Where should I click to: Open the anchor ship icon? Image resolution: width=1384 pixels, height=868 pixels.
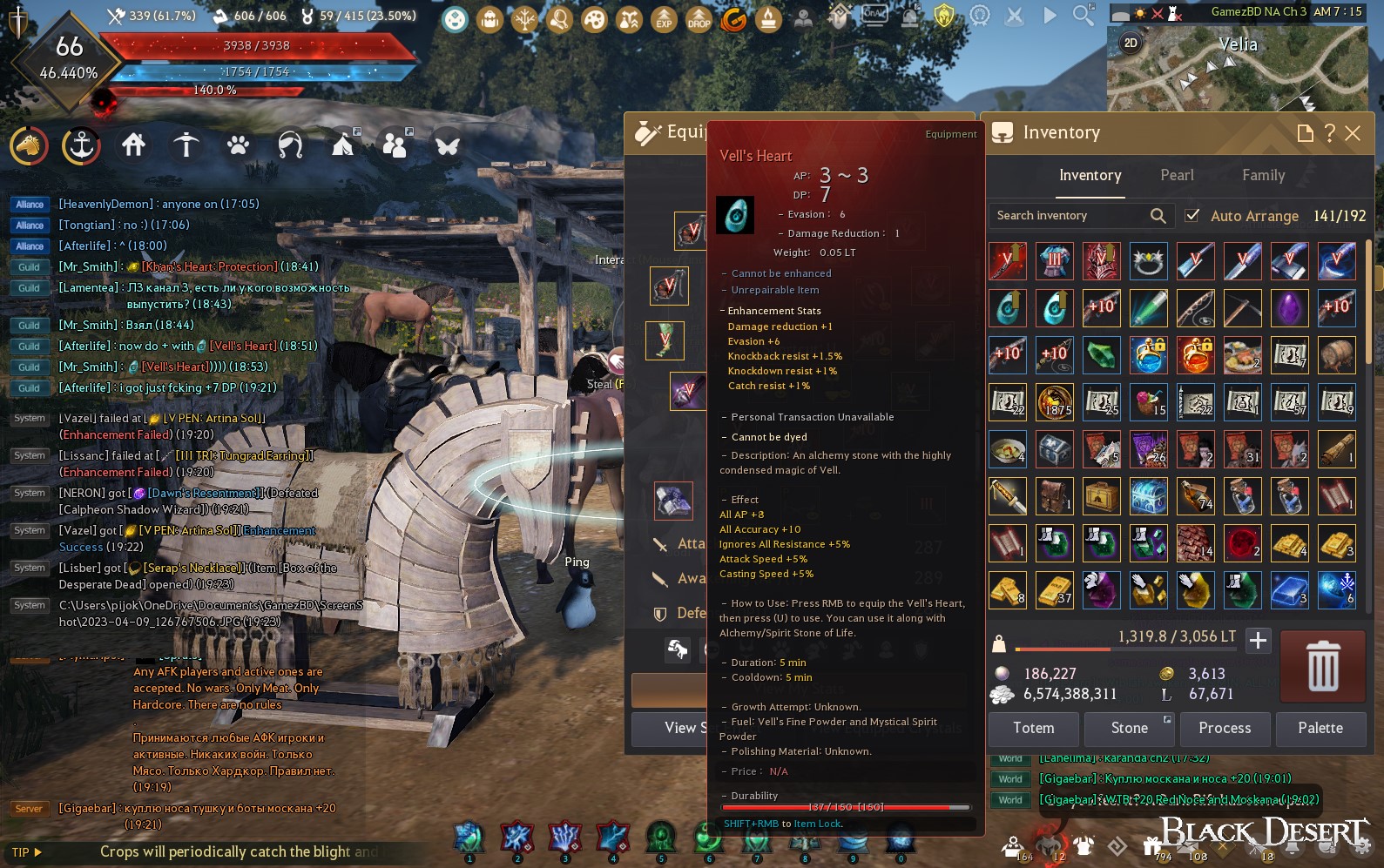coord(81,145)
